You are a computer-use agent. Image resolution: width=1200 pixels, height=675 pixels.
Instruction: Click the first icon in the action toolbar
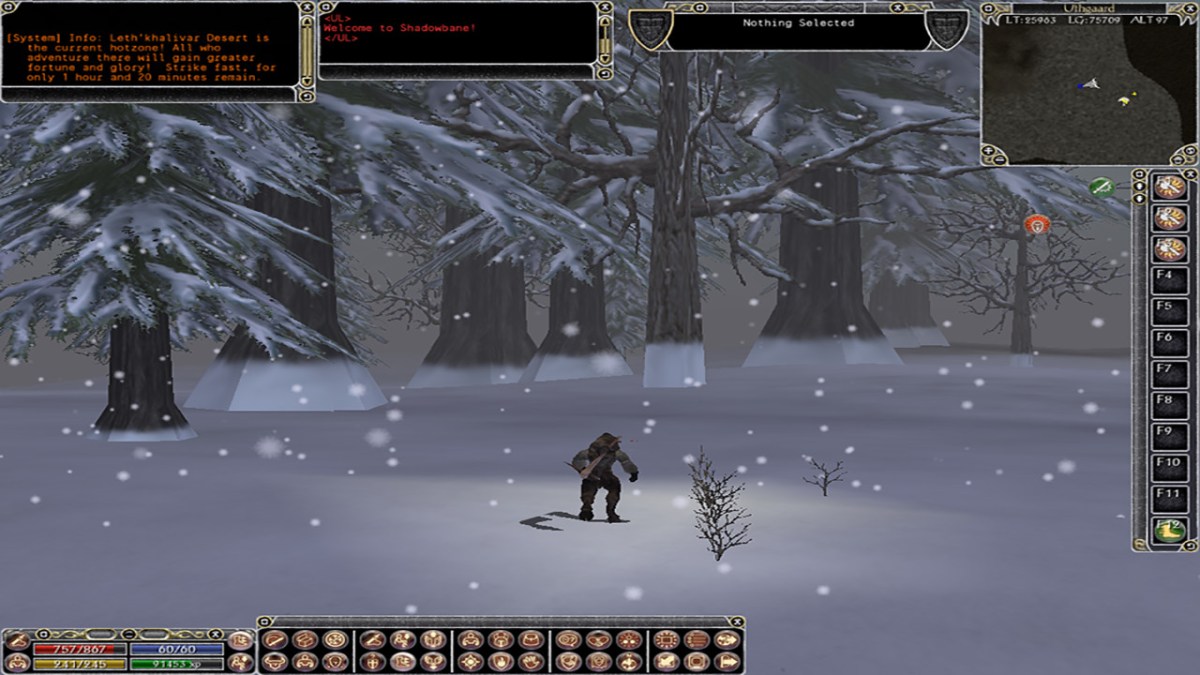tap(274, 640)
